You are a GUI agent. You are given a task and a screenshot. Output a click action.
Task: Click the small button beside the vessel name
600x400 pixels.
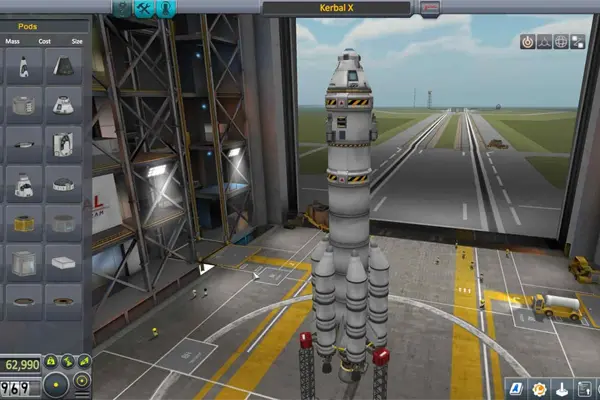tap(430, 8)
